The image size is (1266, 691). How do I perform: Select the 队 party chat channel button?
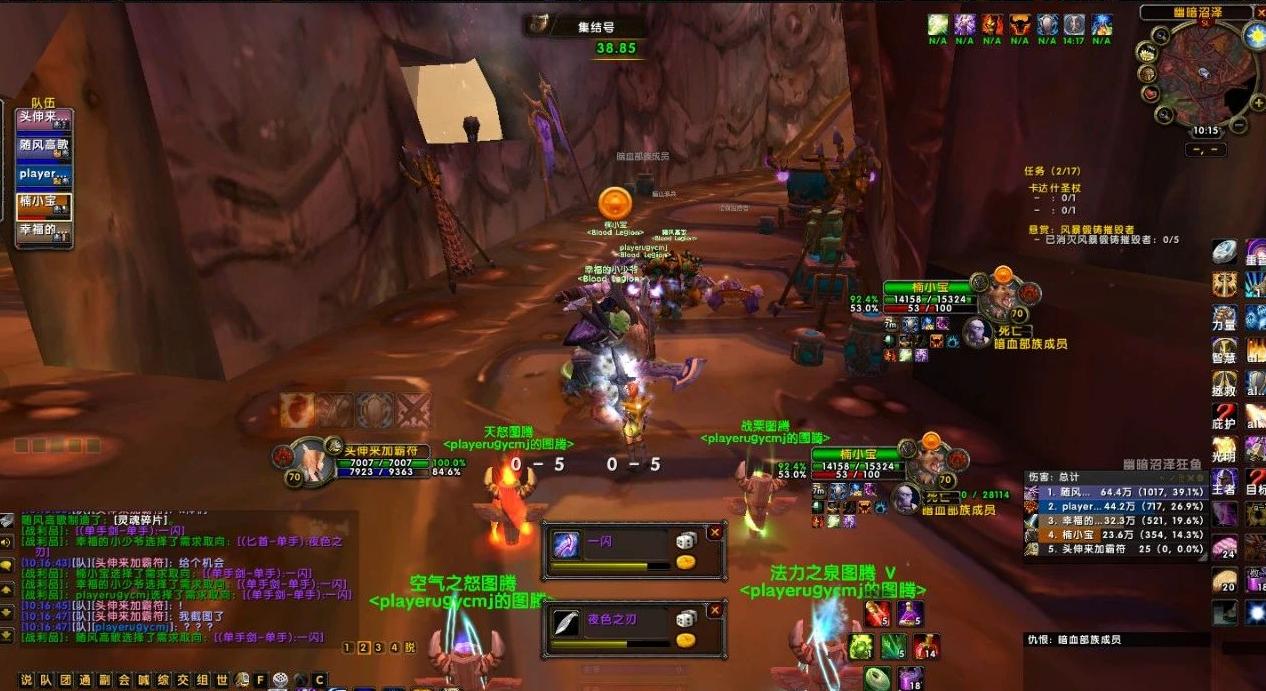[46, 680]
